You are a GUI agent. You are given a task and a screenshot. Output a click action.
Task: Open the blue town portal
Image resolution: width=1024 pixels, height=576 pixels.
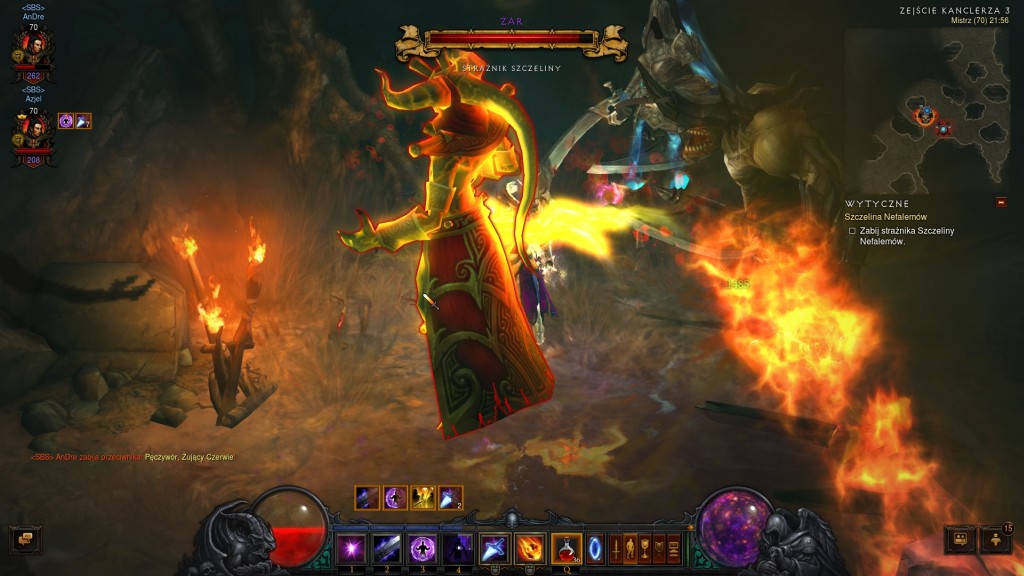tap(595, 549)
